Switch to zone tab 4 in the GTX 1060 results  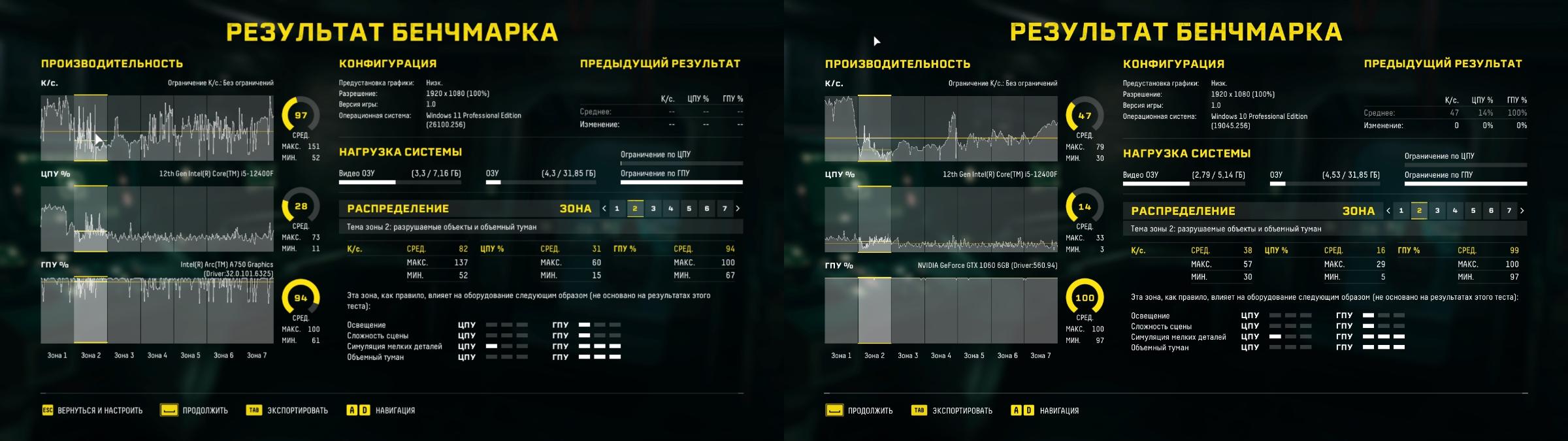point(1455,210)
